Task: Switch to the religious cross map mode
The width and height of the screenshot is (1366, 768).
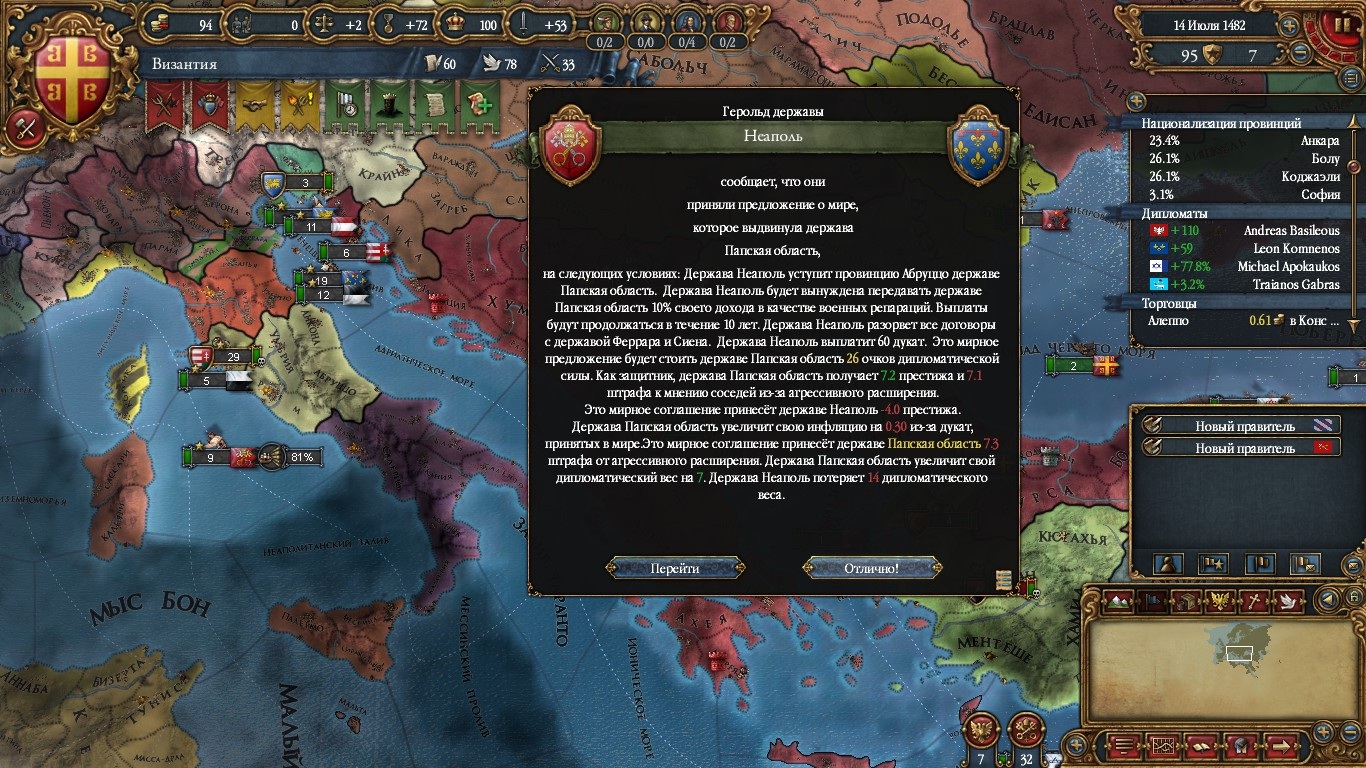Action: click(x=1253, y=601)
